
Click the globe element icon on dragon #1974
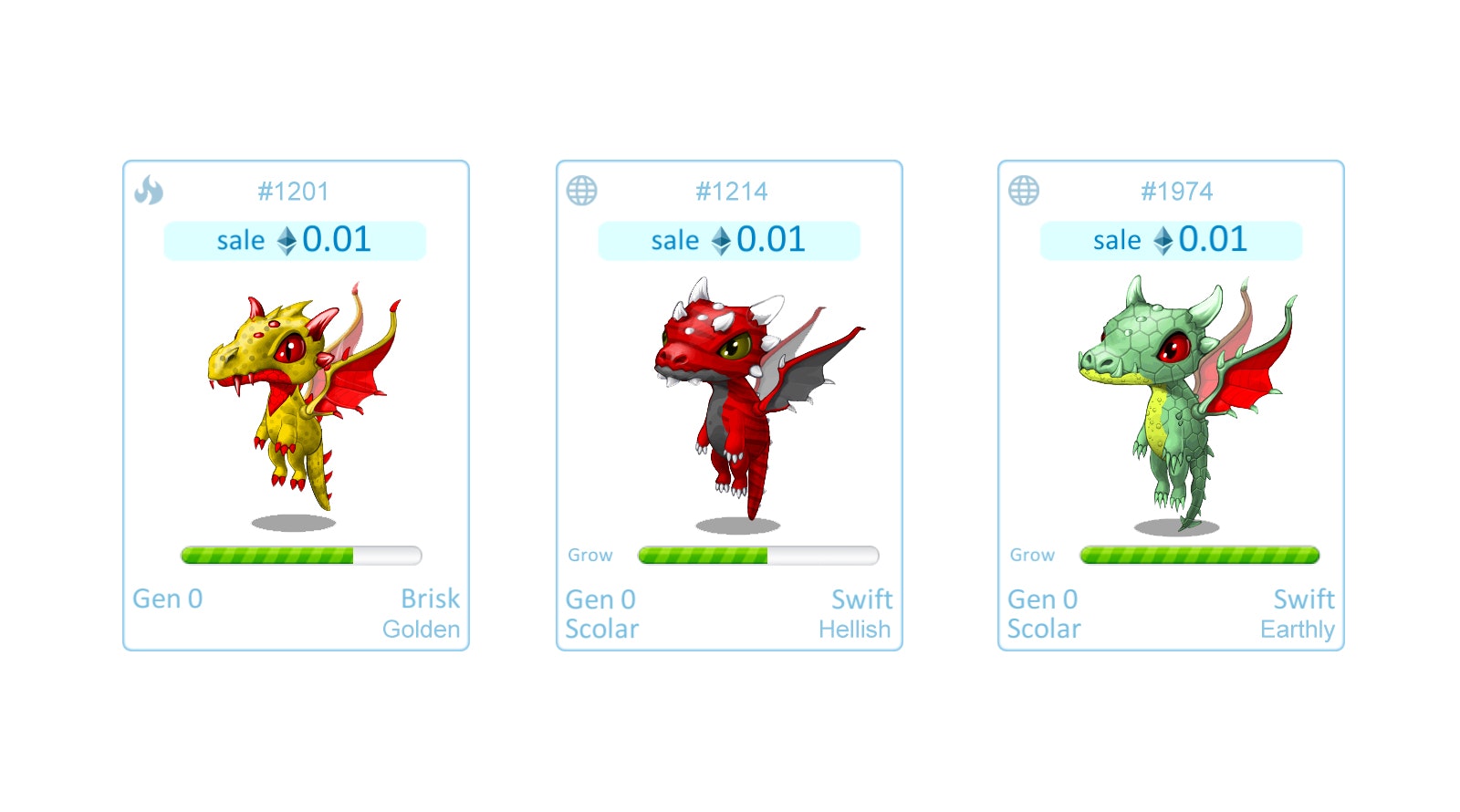(x=1023, y=191)
